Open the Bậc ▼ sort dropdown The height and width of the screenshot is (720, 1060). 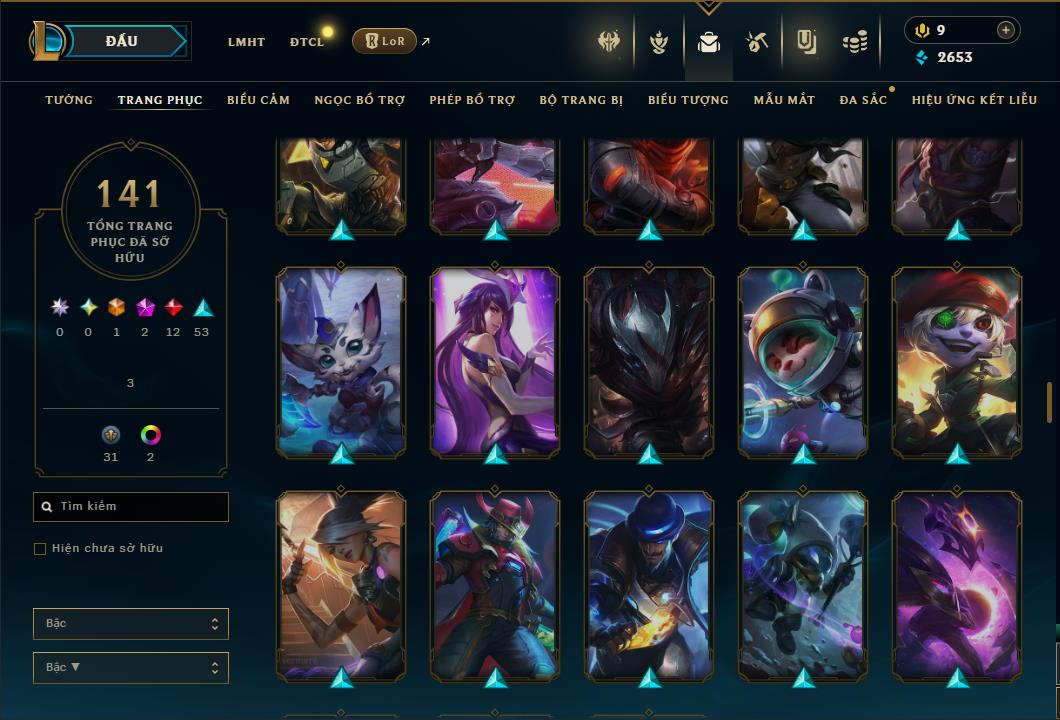click(131, 668)
